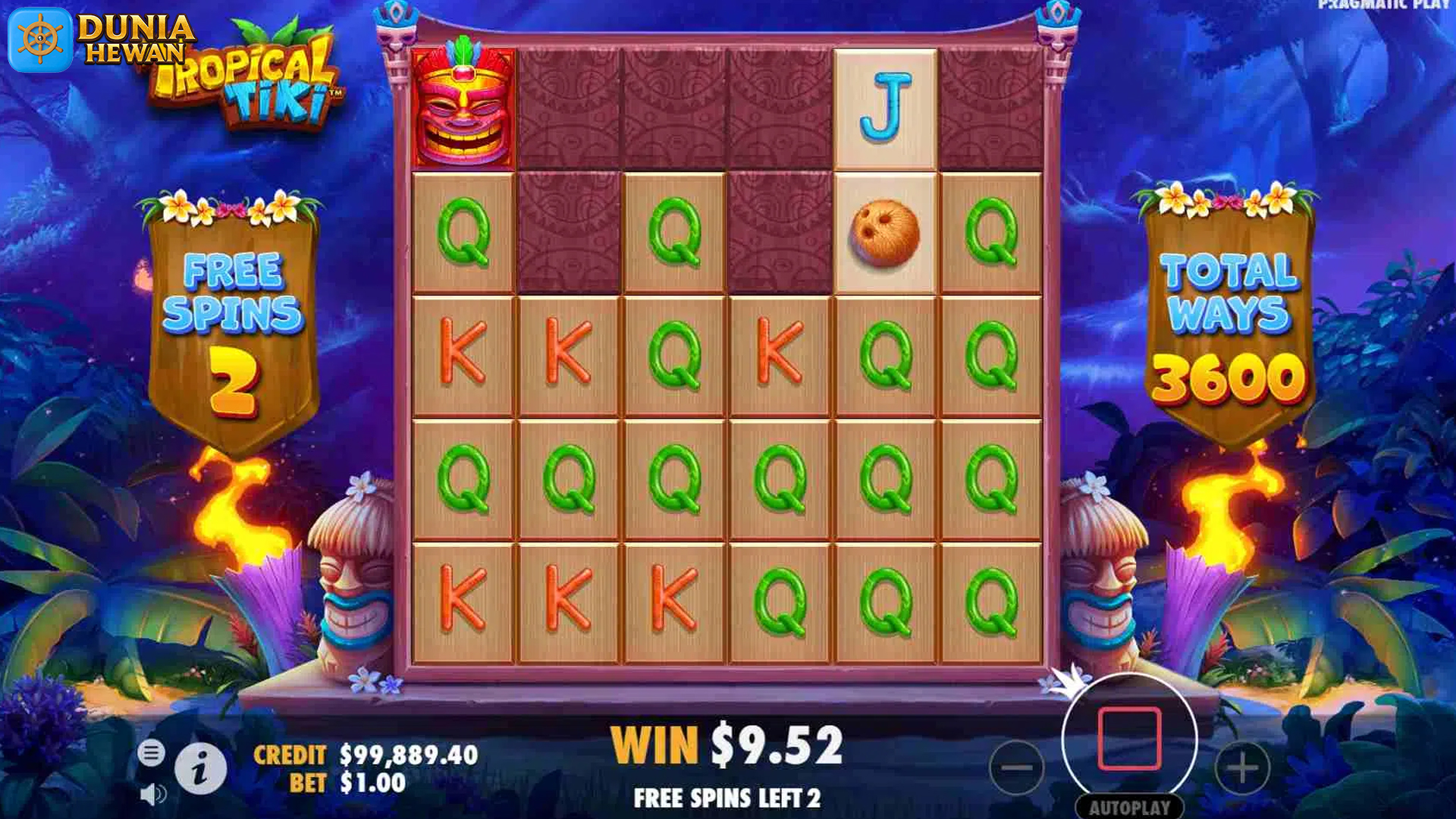1456x819 pixels.
Task: Open the Autoplay settings
Action: [1129, 808]
